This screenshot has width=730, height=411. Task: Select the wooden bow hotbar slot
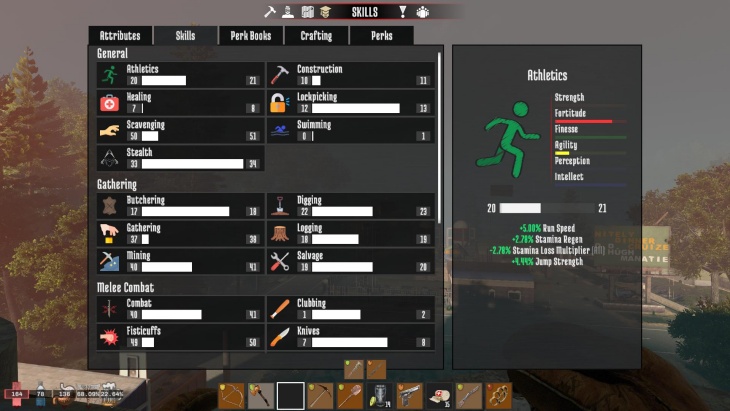coord(232,396)
